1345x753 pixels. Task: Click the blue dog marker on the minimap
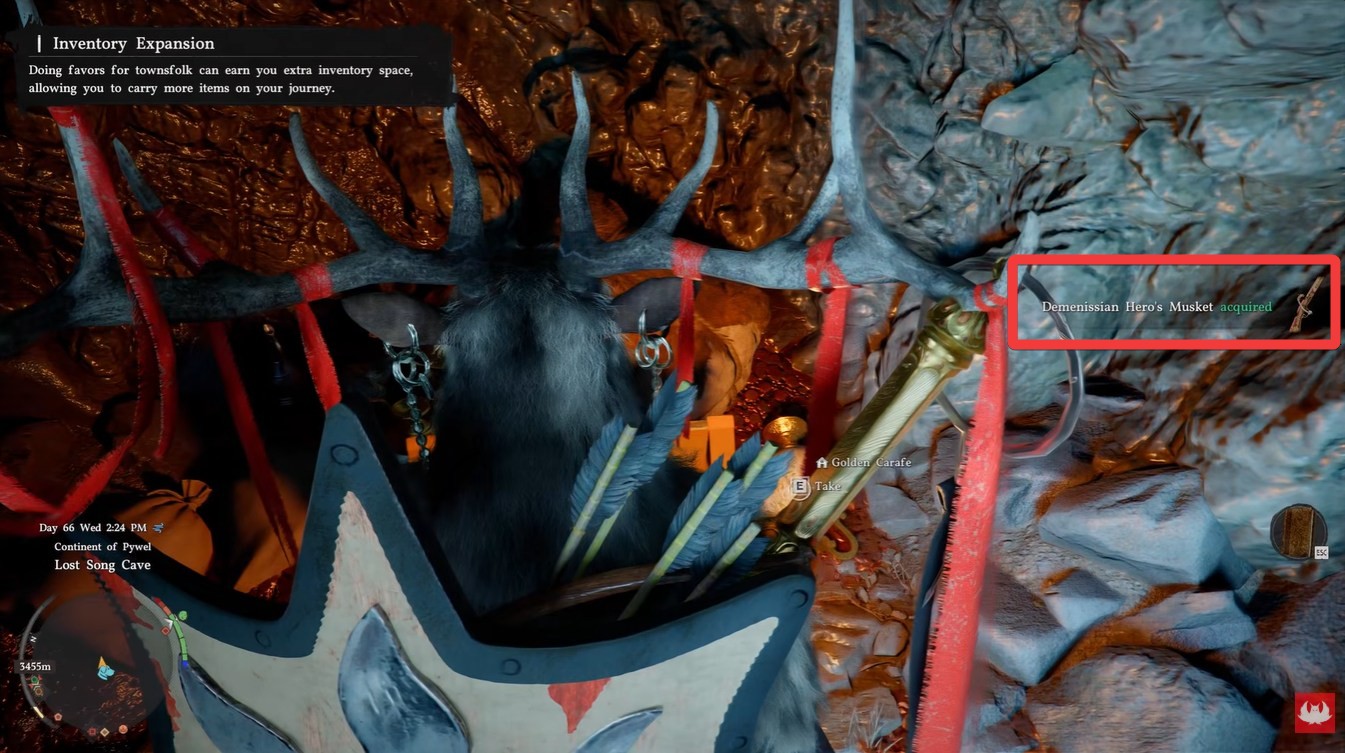click(x=105, y=668)
